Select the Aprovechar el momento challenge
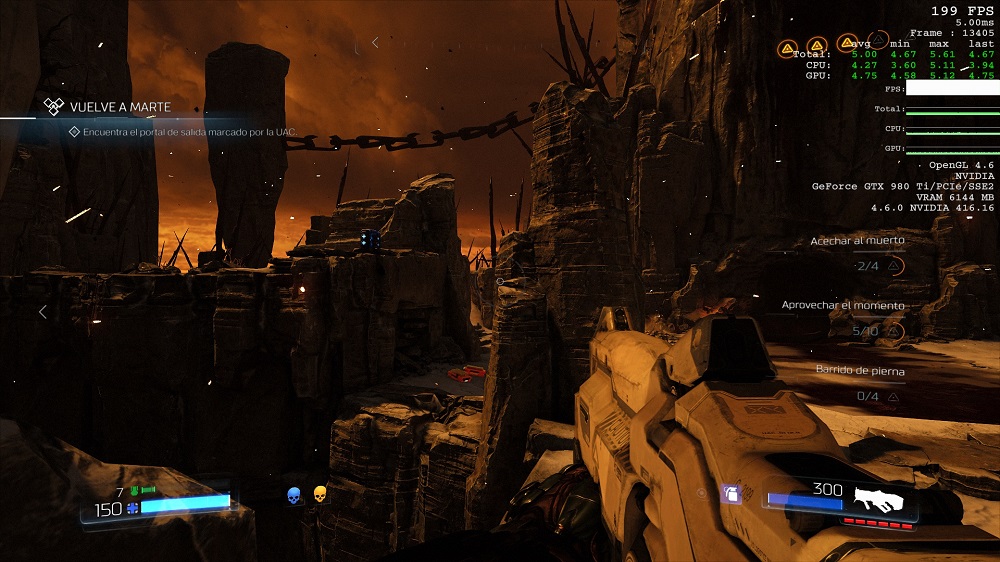This screenshot has height=562, width=1000. 843,305
